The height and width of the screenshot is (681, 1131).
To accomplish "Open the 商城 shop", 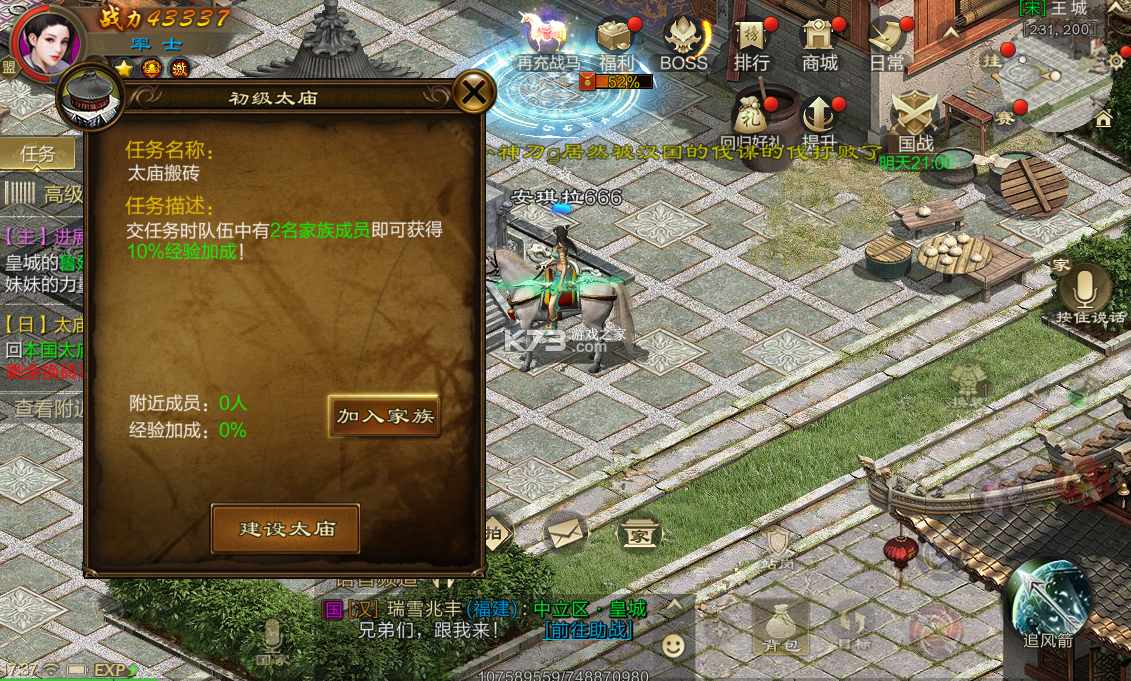I will [x=819, y=40].
